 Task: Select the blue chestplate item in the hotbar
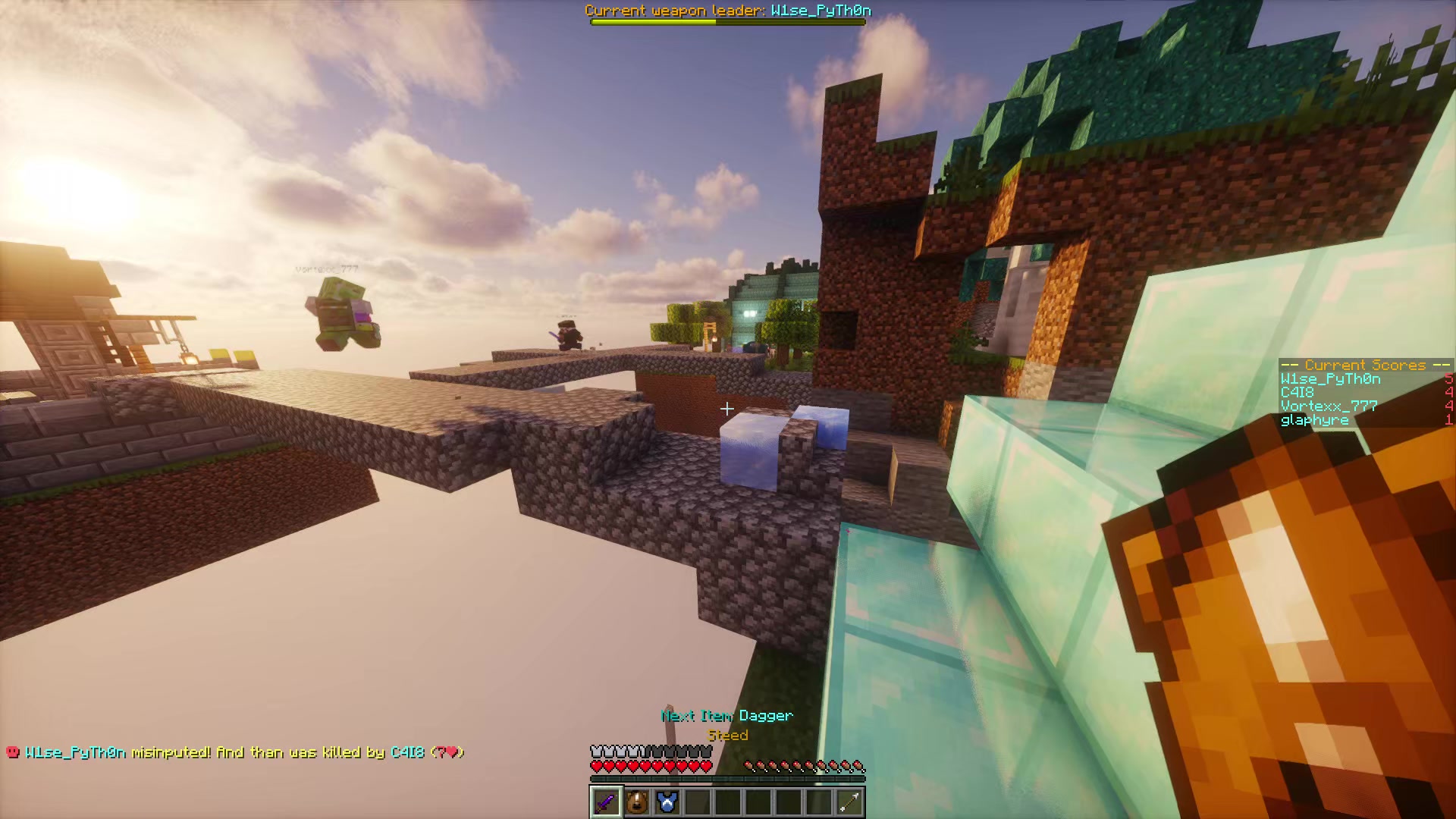667,803
